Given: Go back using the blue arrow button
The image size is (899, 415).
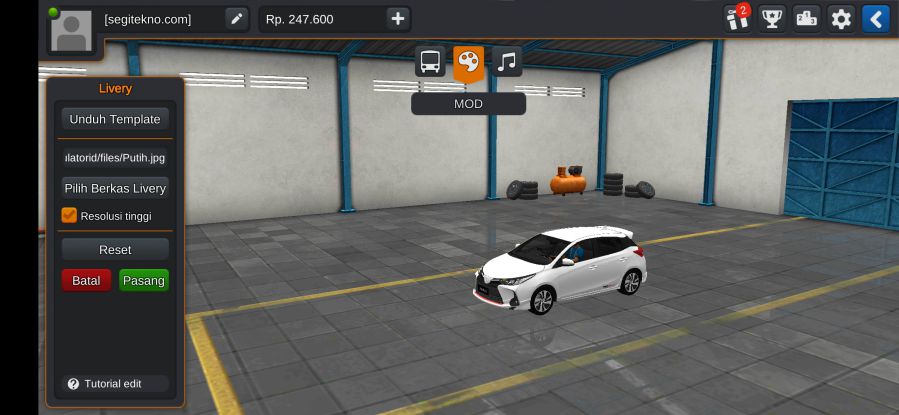Looking at the screenshot, I should click(x=876, y=19).
